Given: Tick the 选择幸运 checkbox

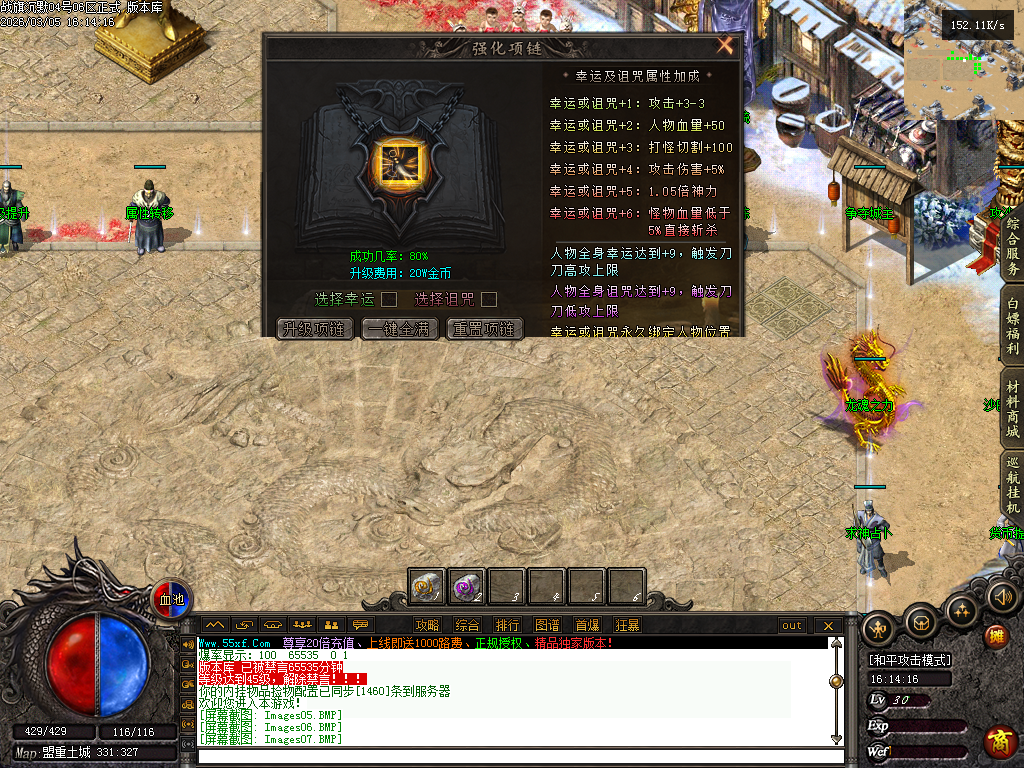Looking at the screenshot, I should (x=389, y=299).
